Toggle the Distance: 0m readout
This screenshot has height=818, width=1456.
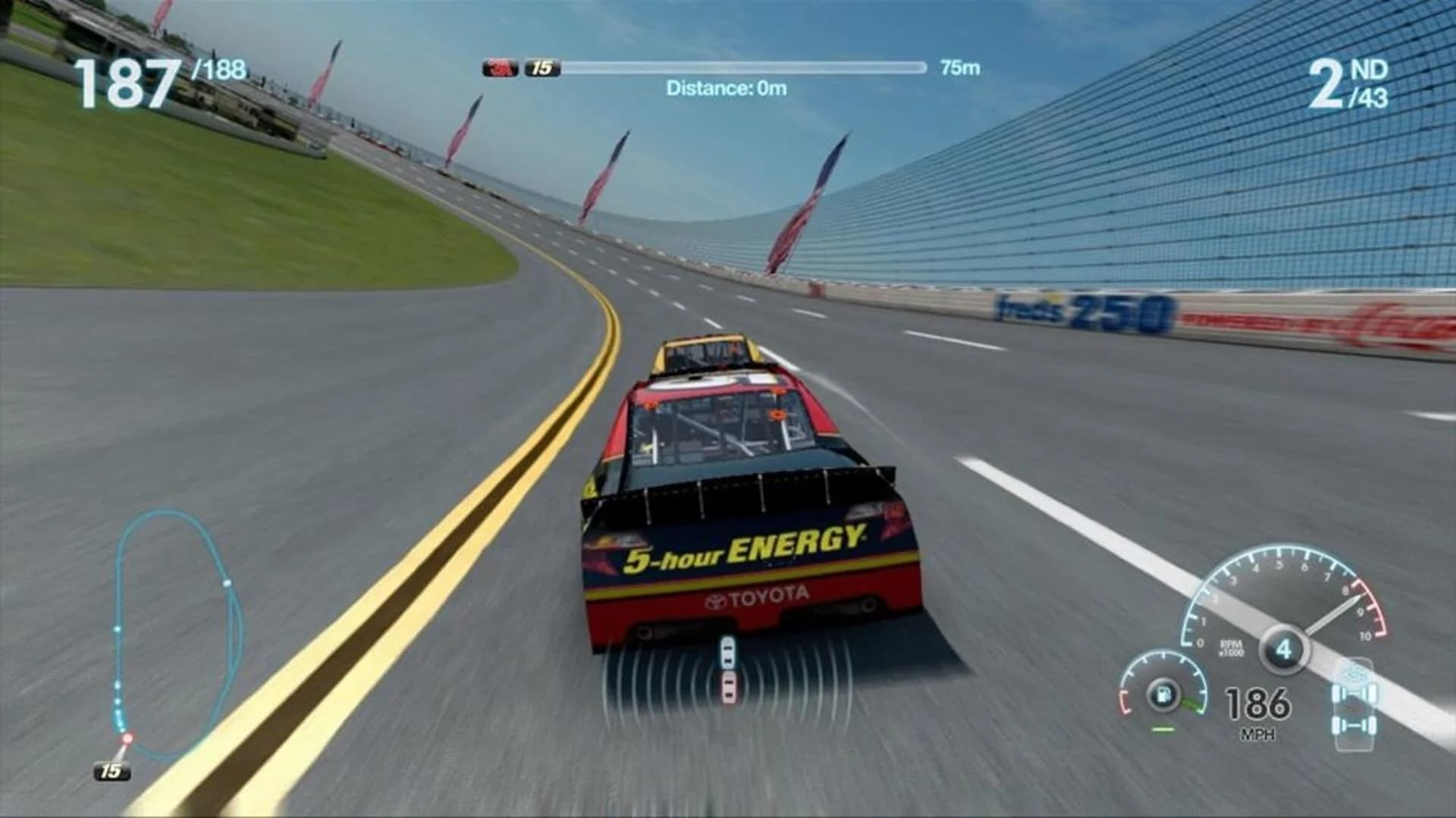725,87
